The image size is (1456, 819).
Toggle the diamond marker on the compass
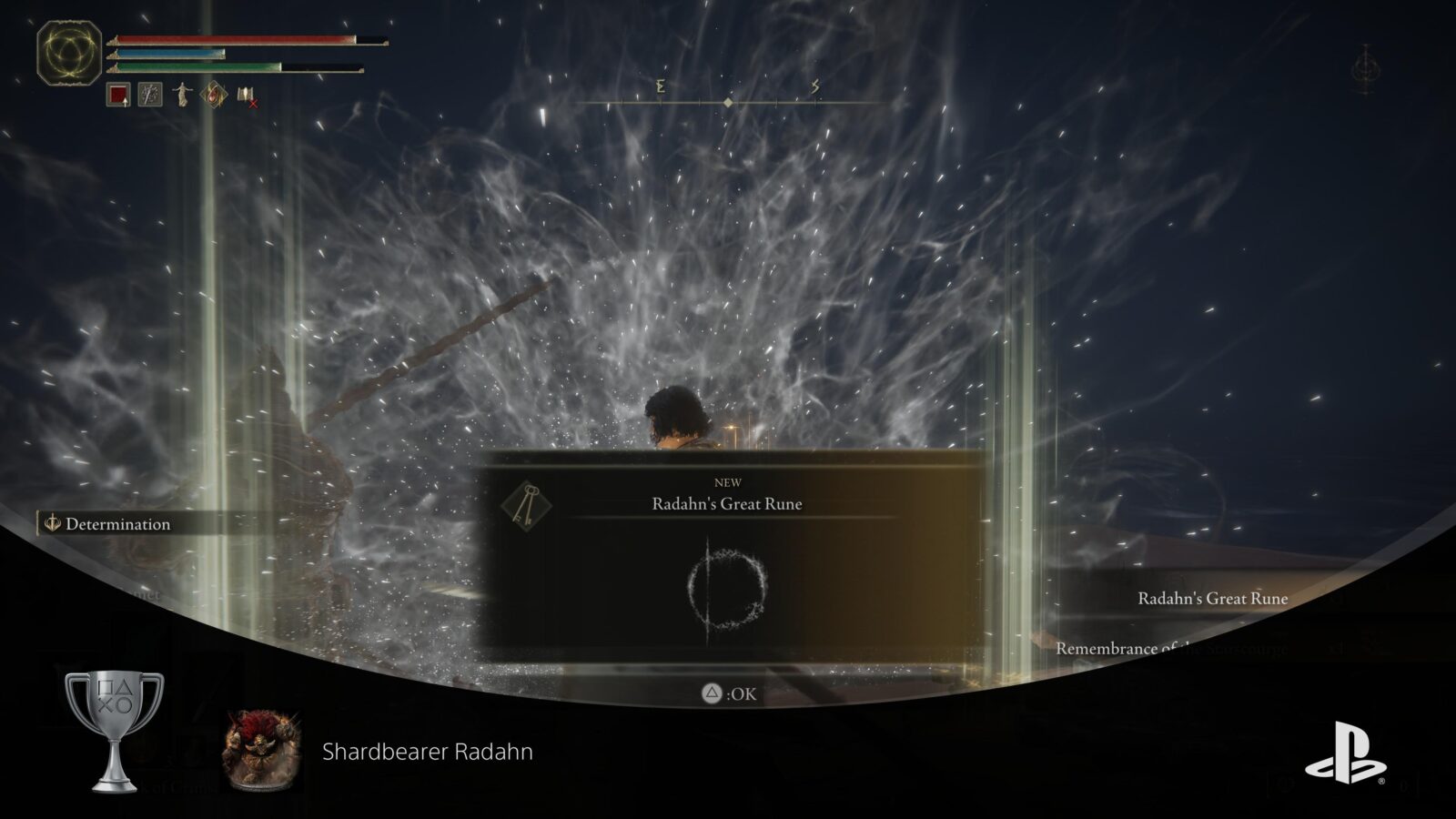(x=728, y=104)
